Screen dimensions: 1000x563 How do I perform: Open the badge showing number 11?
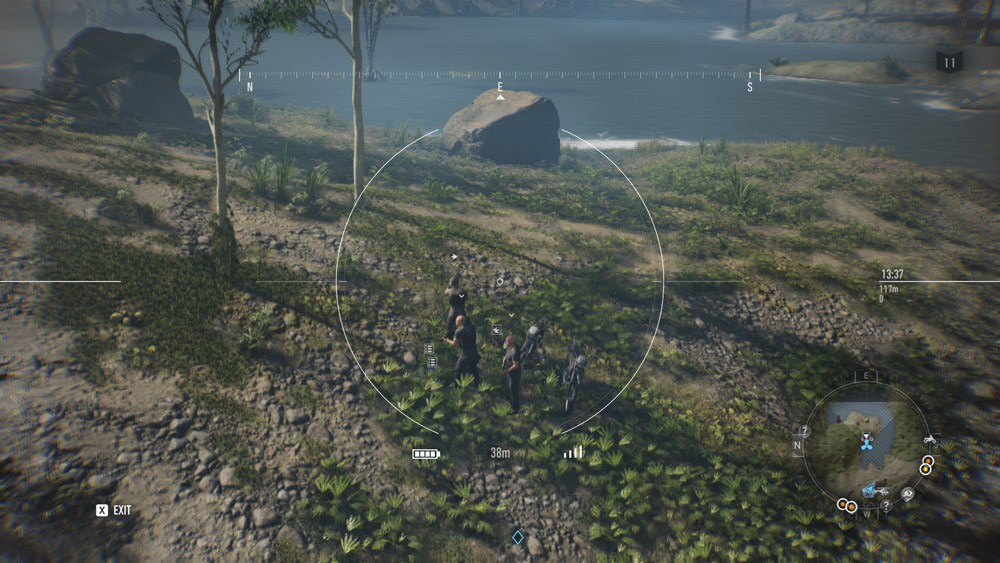[x=949, y=62]
